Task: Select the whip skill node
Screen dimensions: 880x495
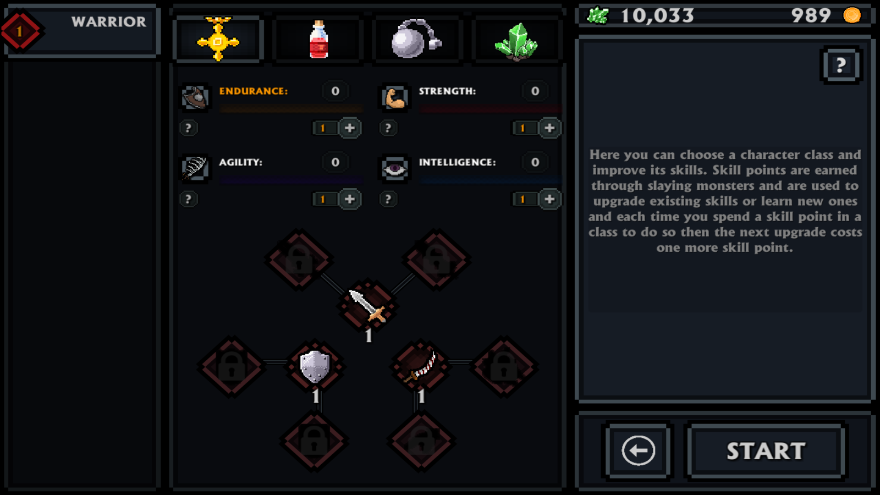Action: pos(420,366)
